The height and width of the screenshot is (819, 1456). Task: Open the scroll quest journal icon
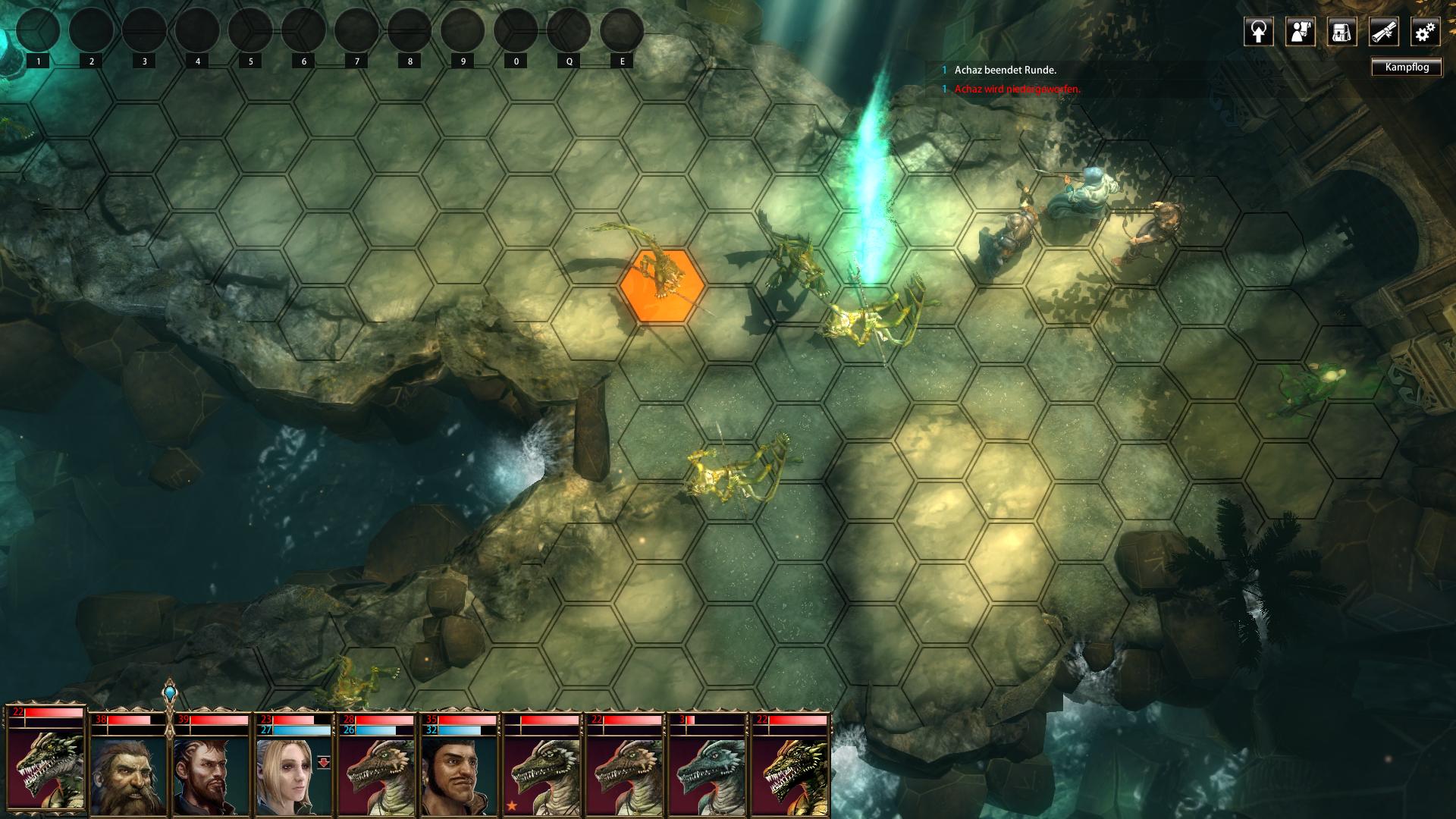click(x=1383, y=32)
